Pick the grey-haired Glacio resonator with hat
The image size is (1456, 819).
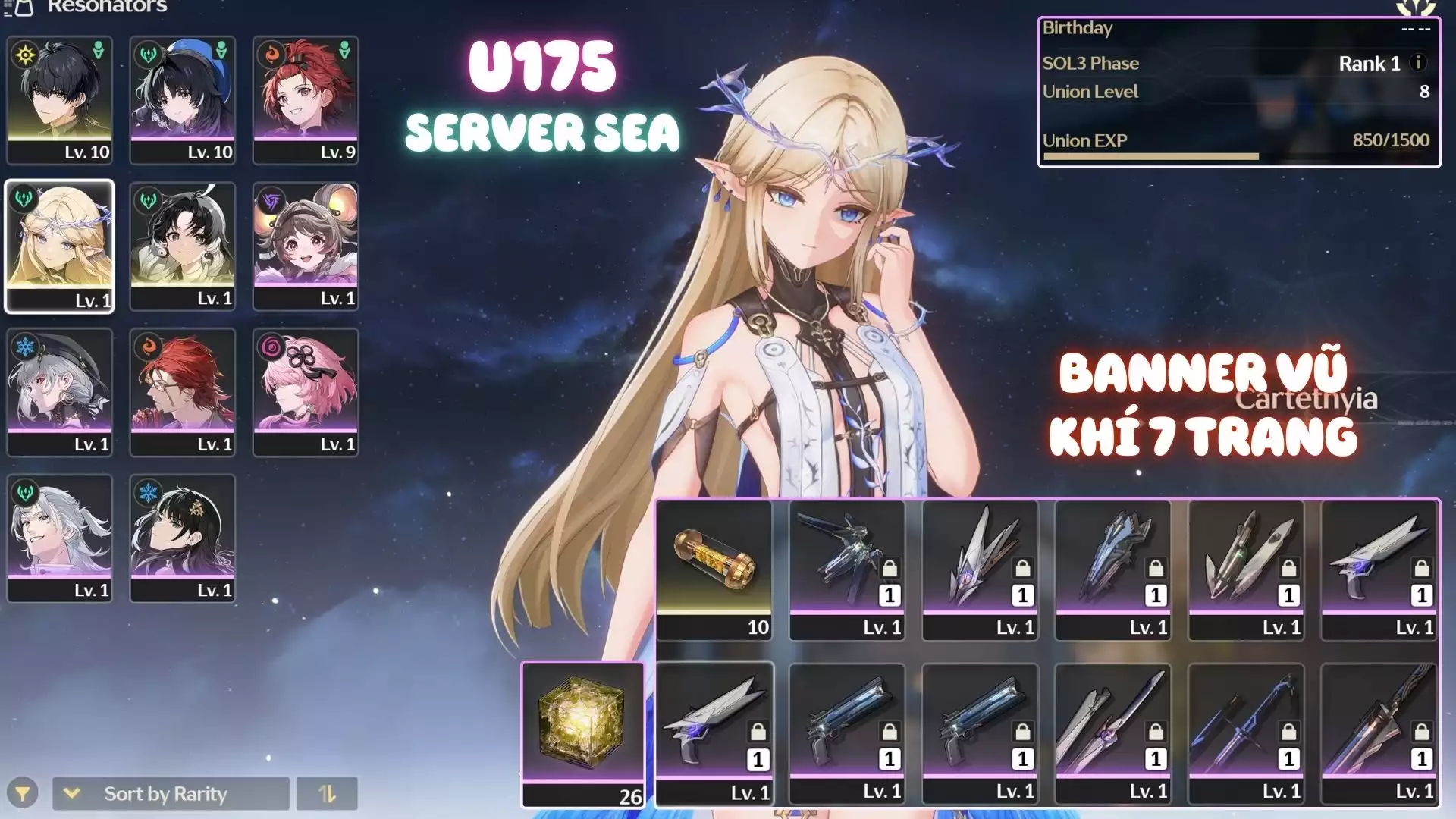pyautogui.click(x=59, y=391)
